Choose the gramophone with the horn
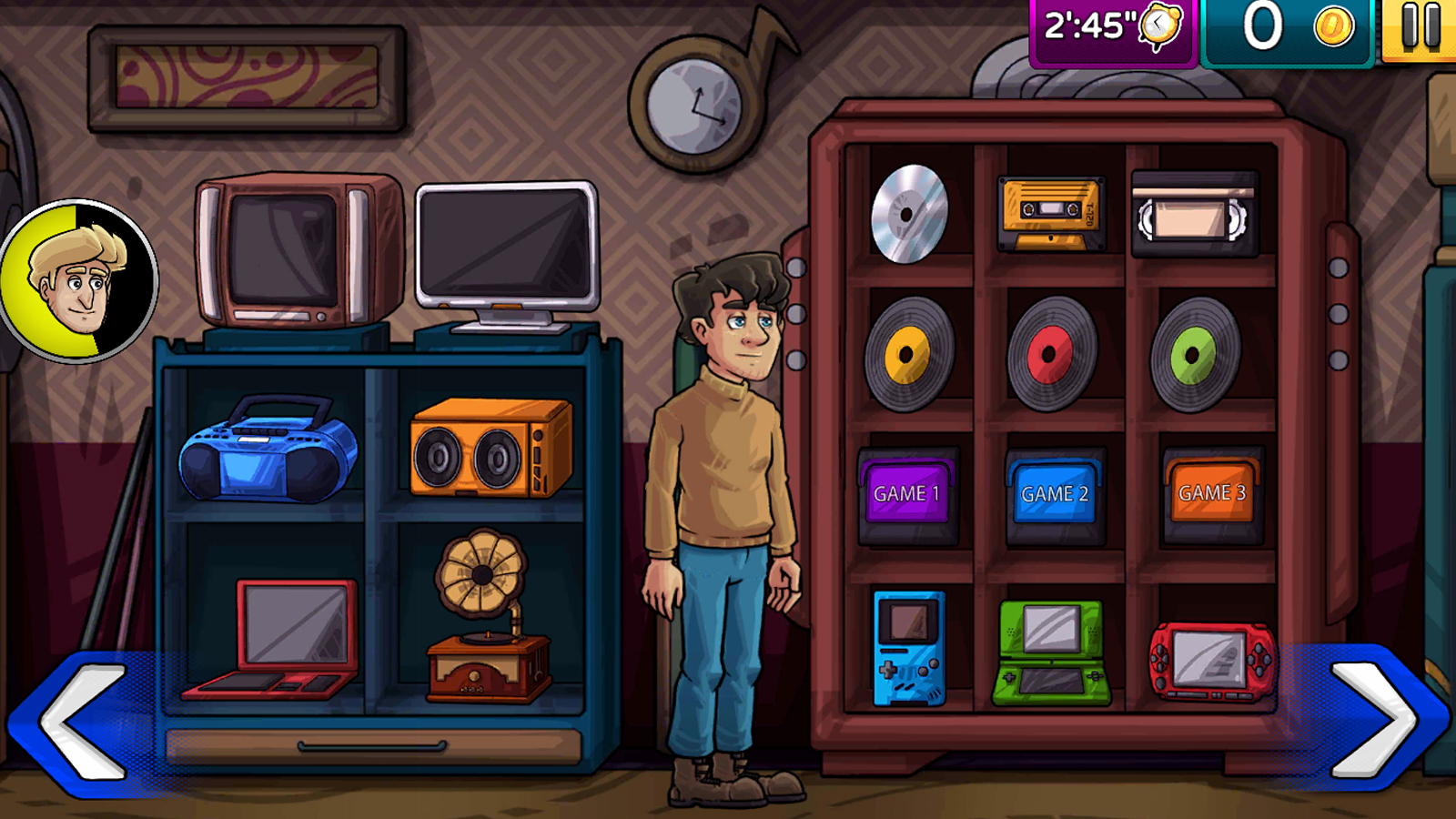This screenshot has height=819, width=1456. point(487,619)
